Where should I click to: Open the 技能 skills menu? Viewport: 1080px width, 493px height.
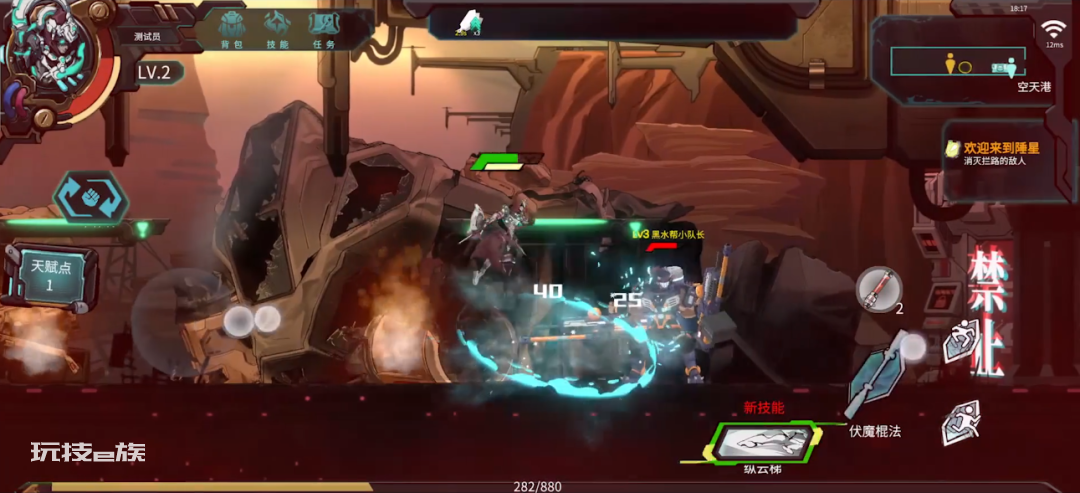[x=278, y=29]
